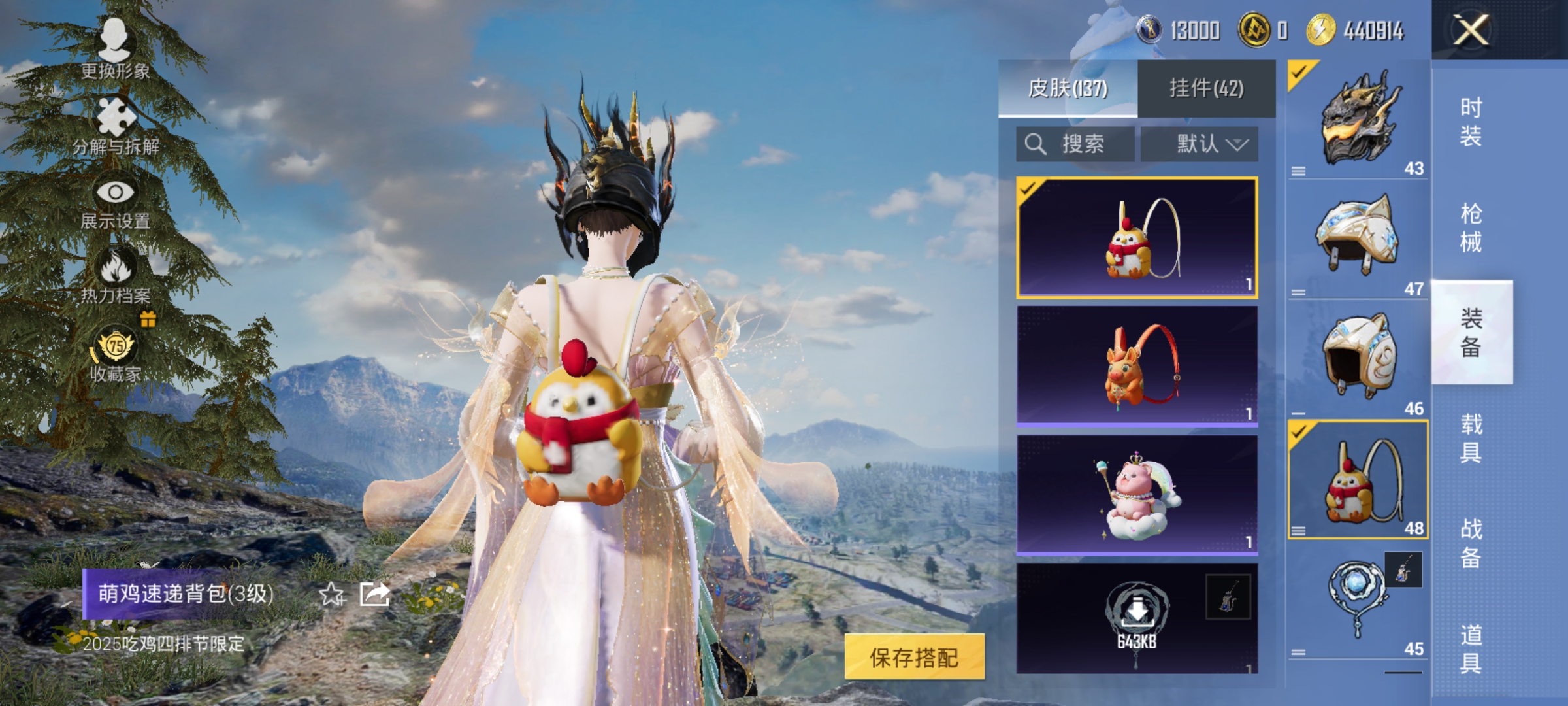The width and height of the screenshot is (1568, 706).
Task: Click the search magnifier icon
Action: pyautogui.click(x=1037, y=143)
